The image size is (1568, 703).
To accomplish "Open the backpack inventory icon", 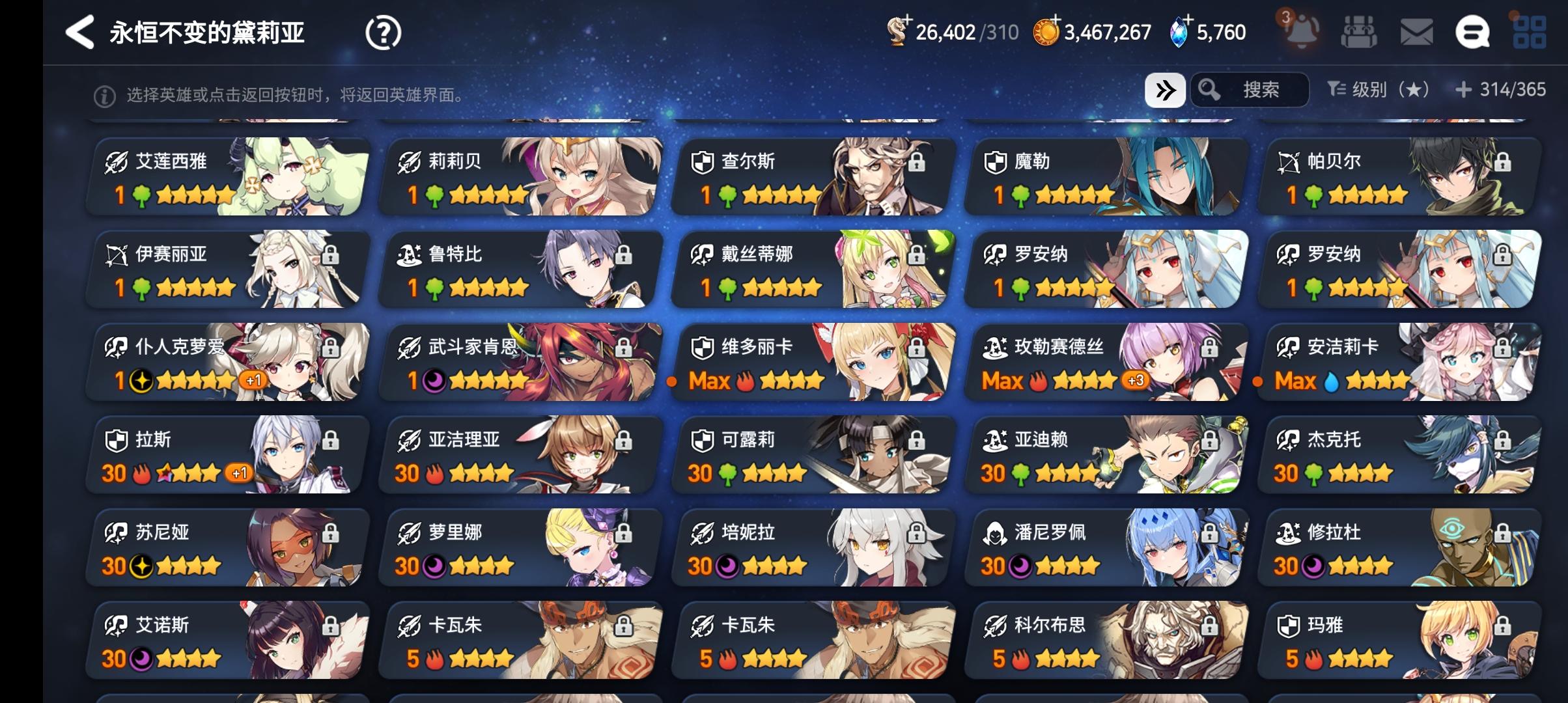I will pyautogui.click(x=1360, y=31).
